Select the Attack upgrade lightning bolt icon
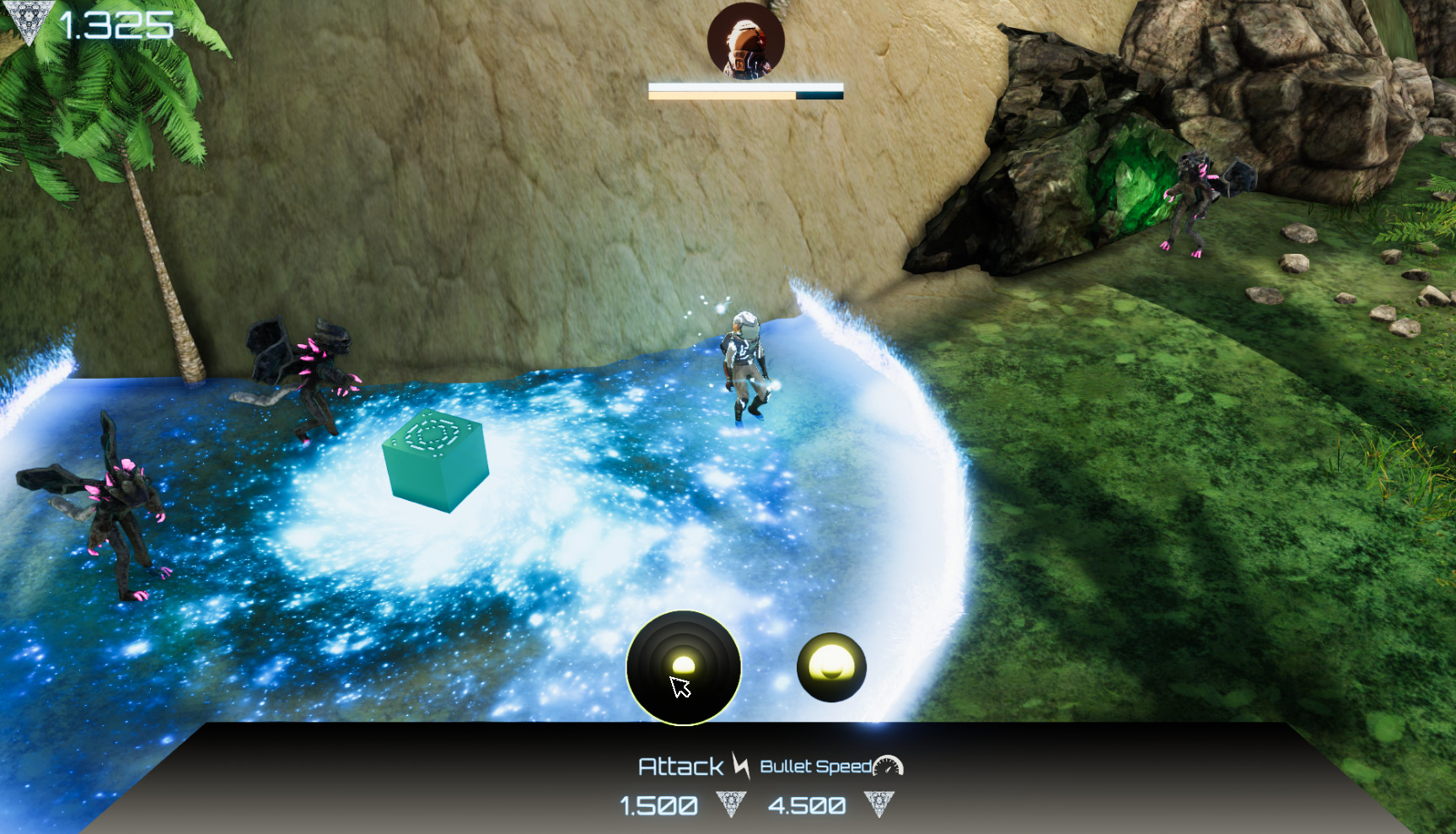Viewport: 1456px width, 834px height. (x=742, y=767)
